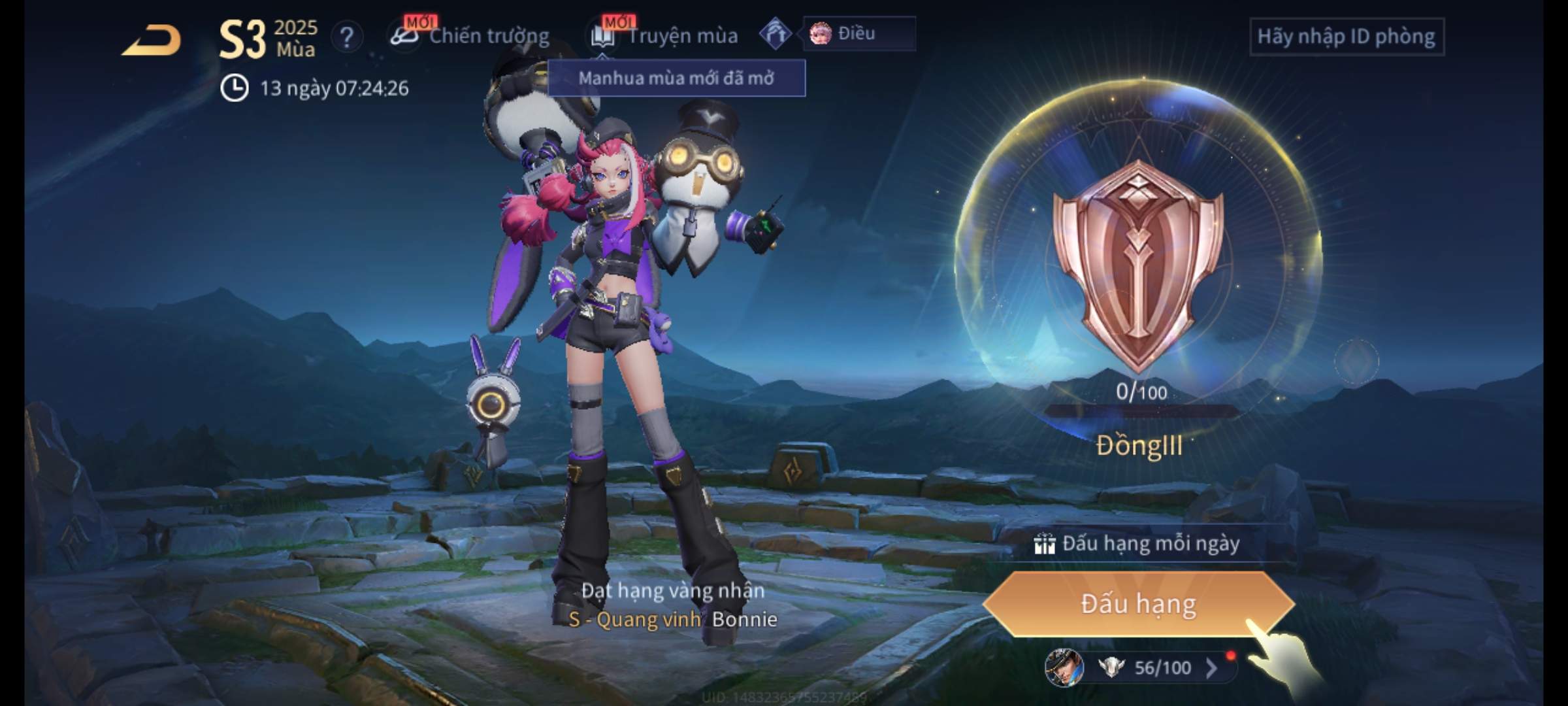This screenshot has height=706, width=1568.
Task: Dismiss the Manhua mùa mới tooltip
Action: tap(676, 78)
